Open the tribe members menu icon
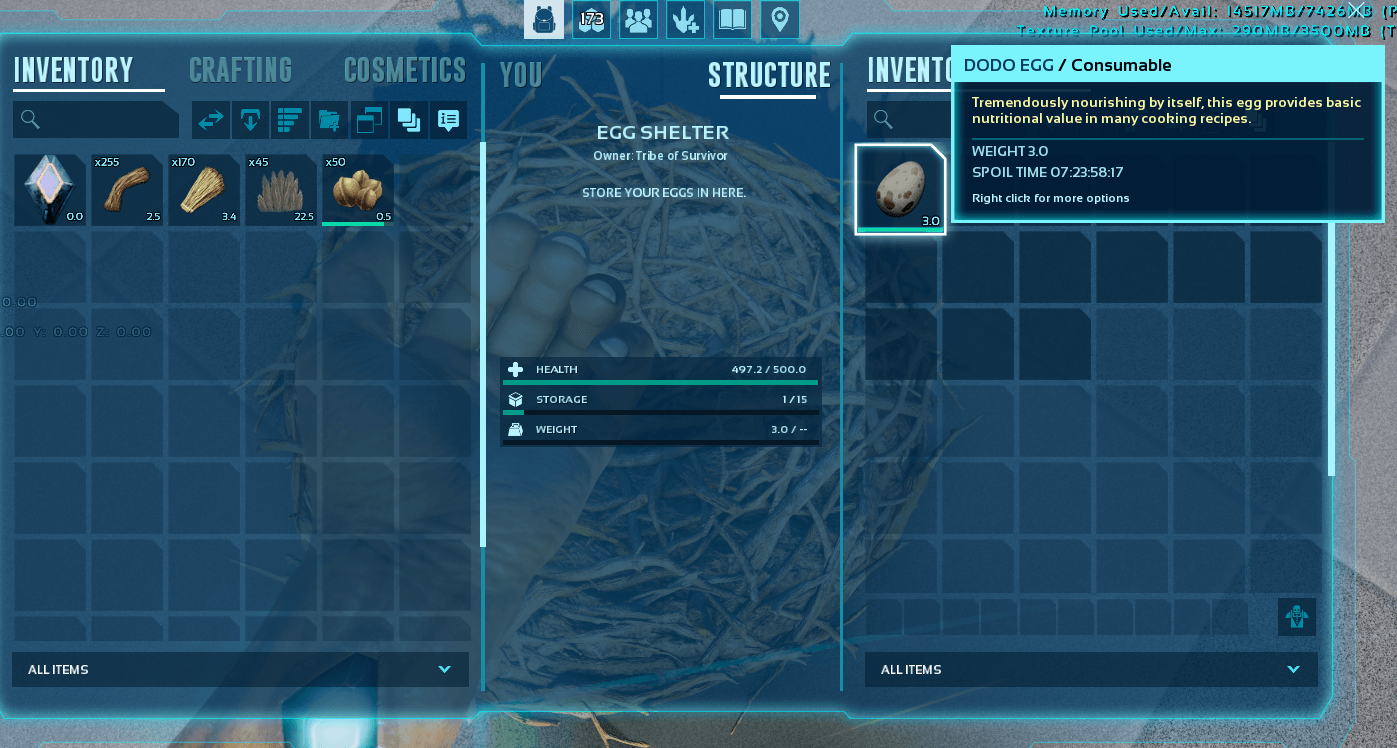Screen dimensions: 1397x748 638,19
